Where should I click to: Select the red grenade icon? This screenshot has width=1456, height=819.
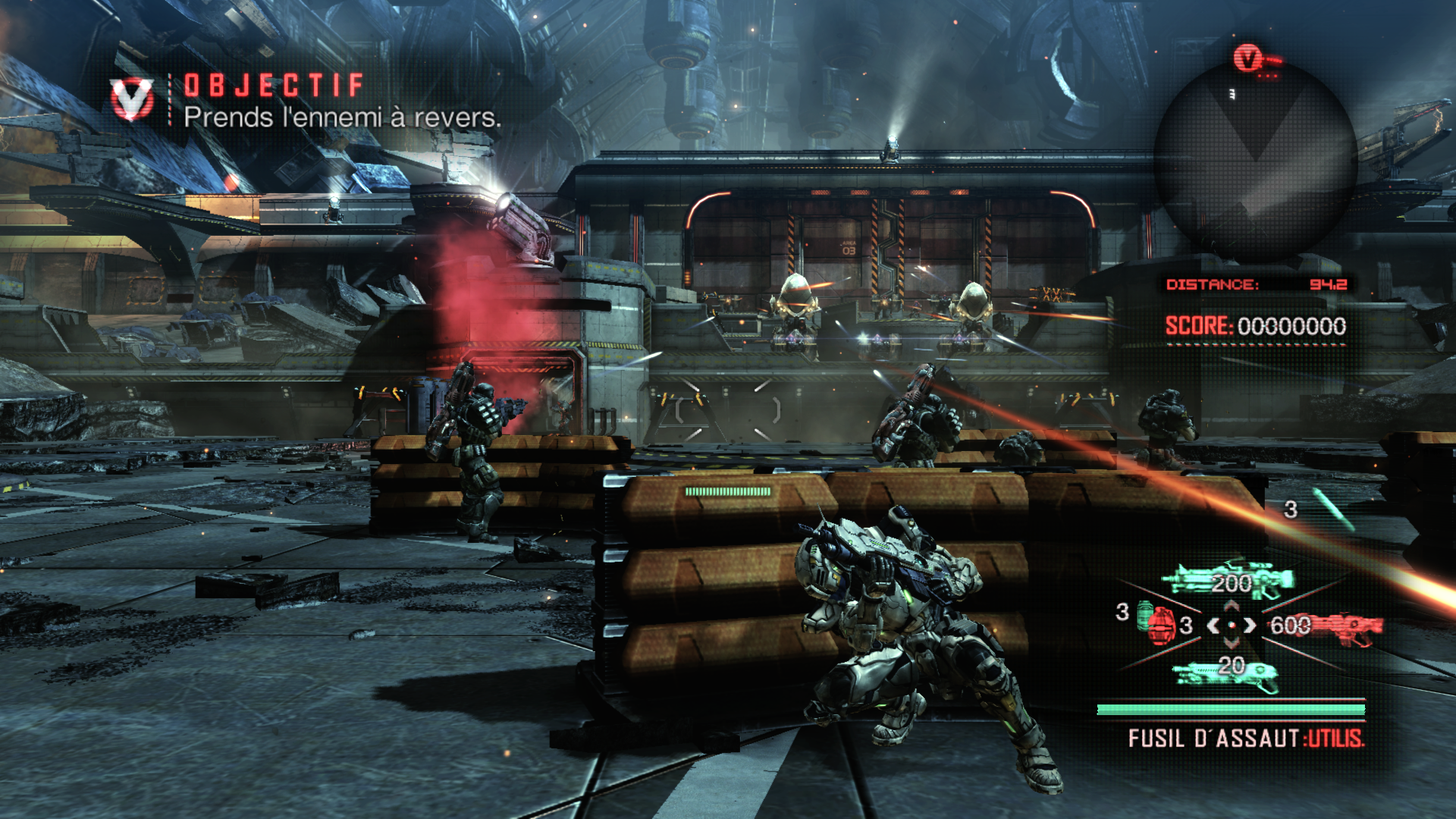pyautogui.click(x=1158, y=624)
